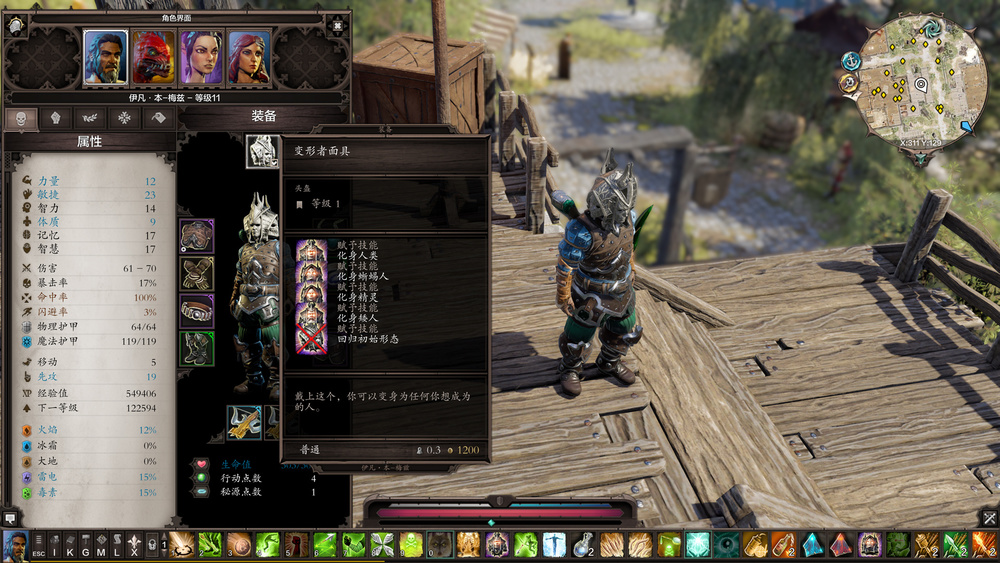Select the bearded blue-haired character portrait

click(105, 56)
